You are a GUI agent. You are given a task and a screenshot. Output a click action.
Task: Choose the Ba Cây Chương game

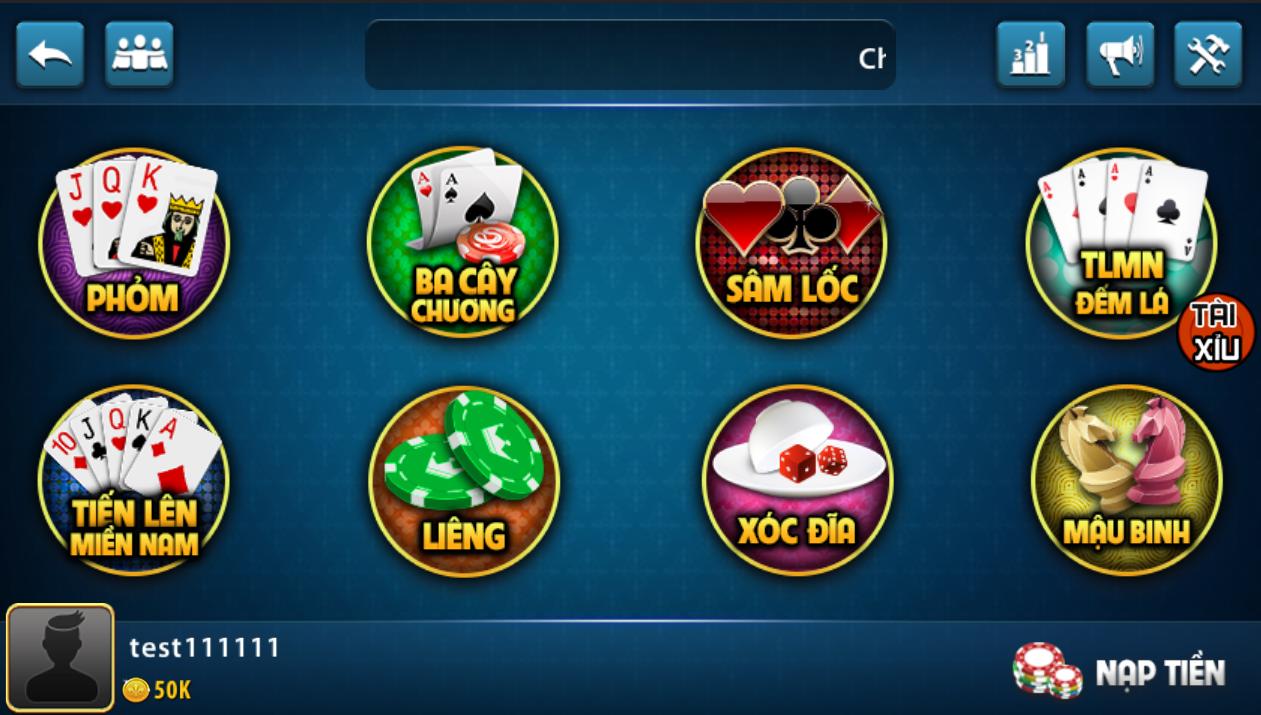point(462,243)
